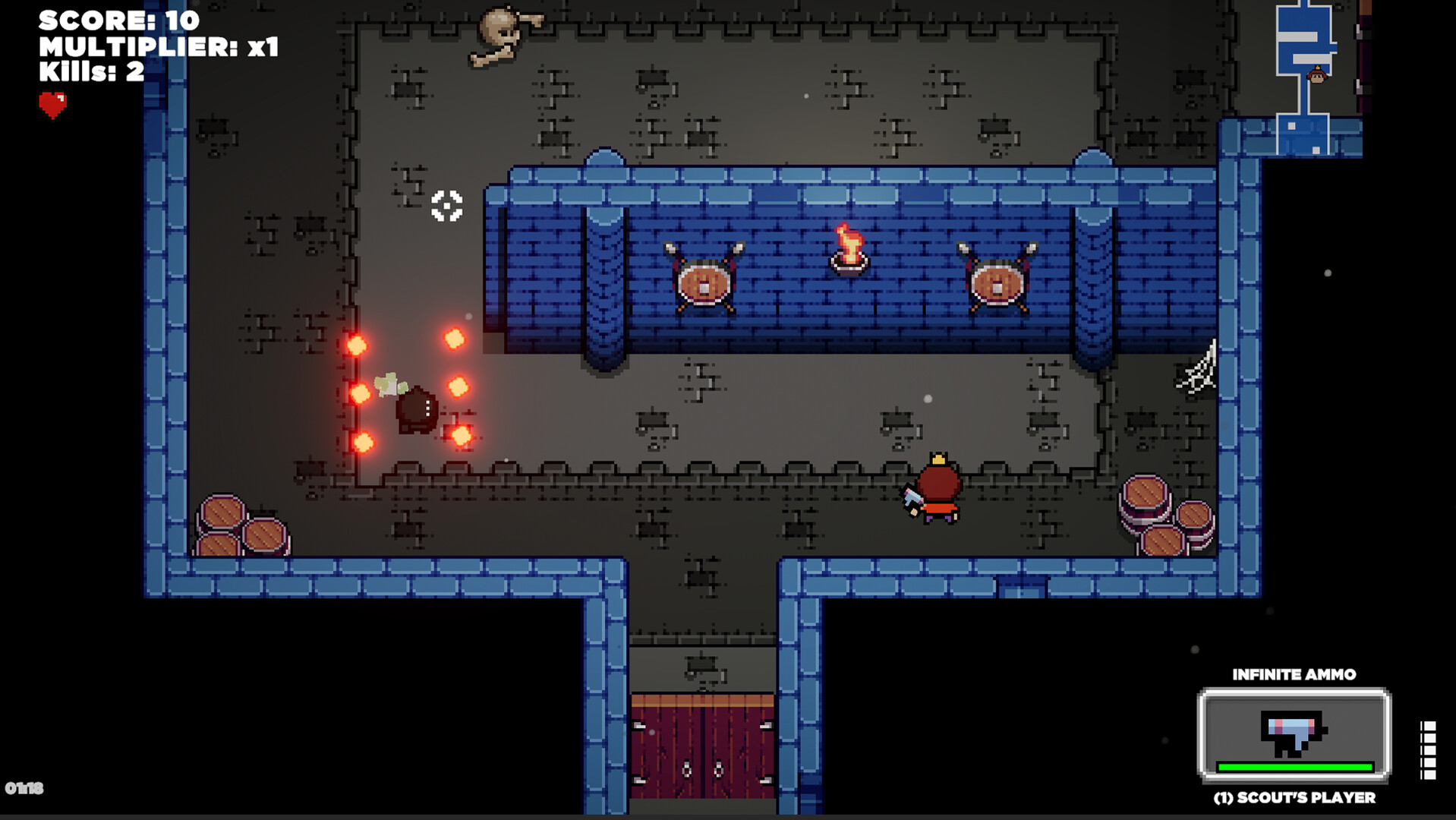Select the weapon icon in the Infinite Ammo box

click(x=1291, y=731)
